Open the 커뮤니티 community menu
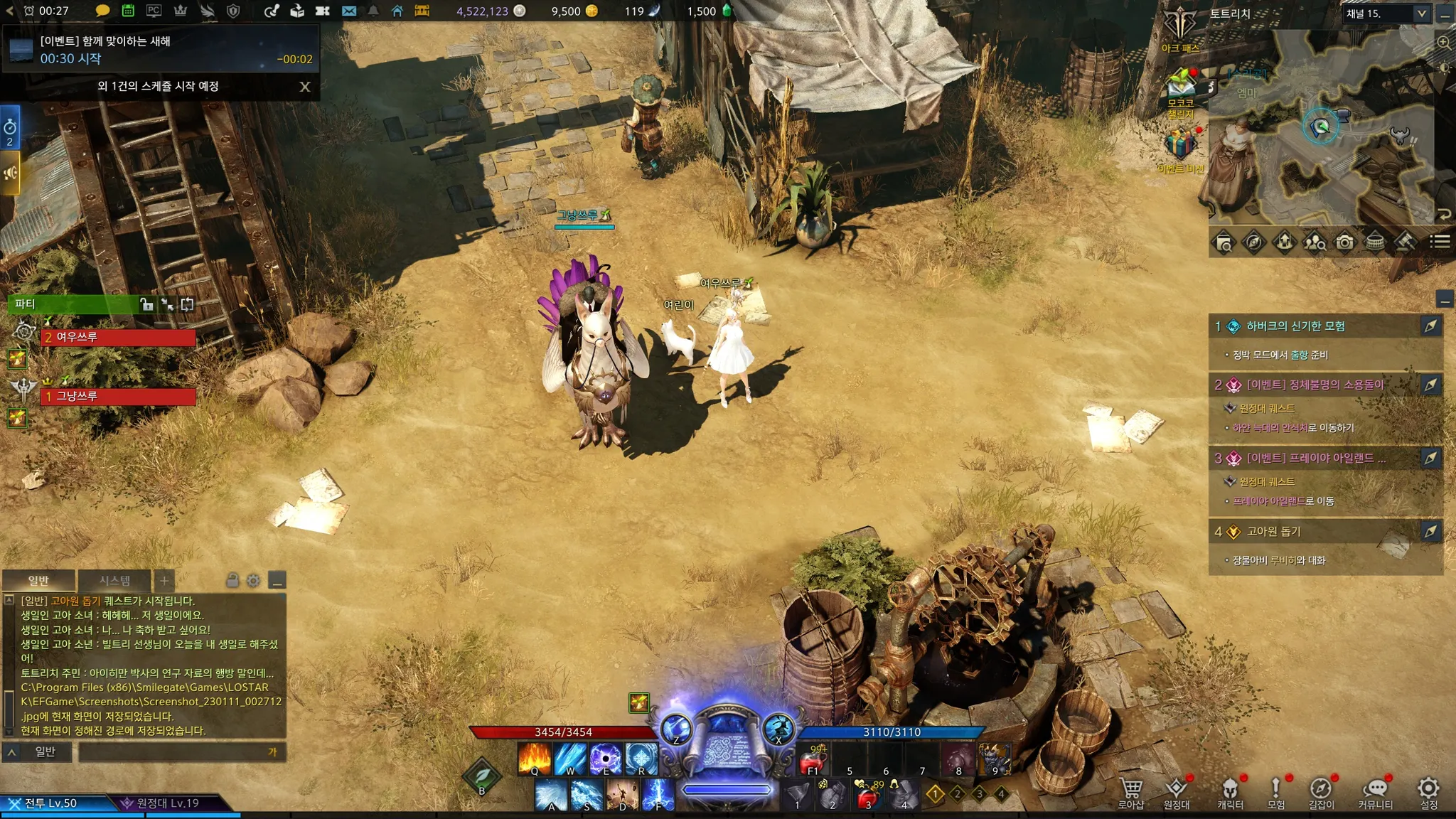Screen dimensions: 1456x819 1375,792
